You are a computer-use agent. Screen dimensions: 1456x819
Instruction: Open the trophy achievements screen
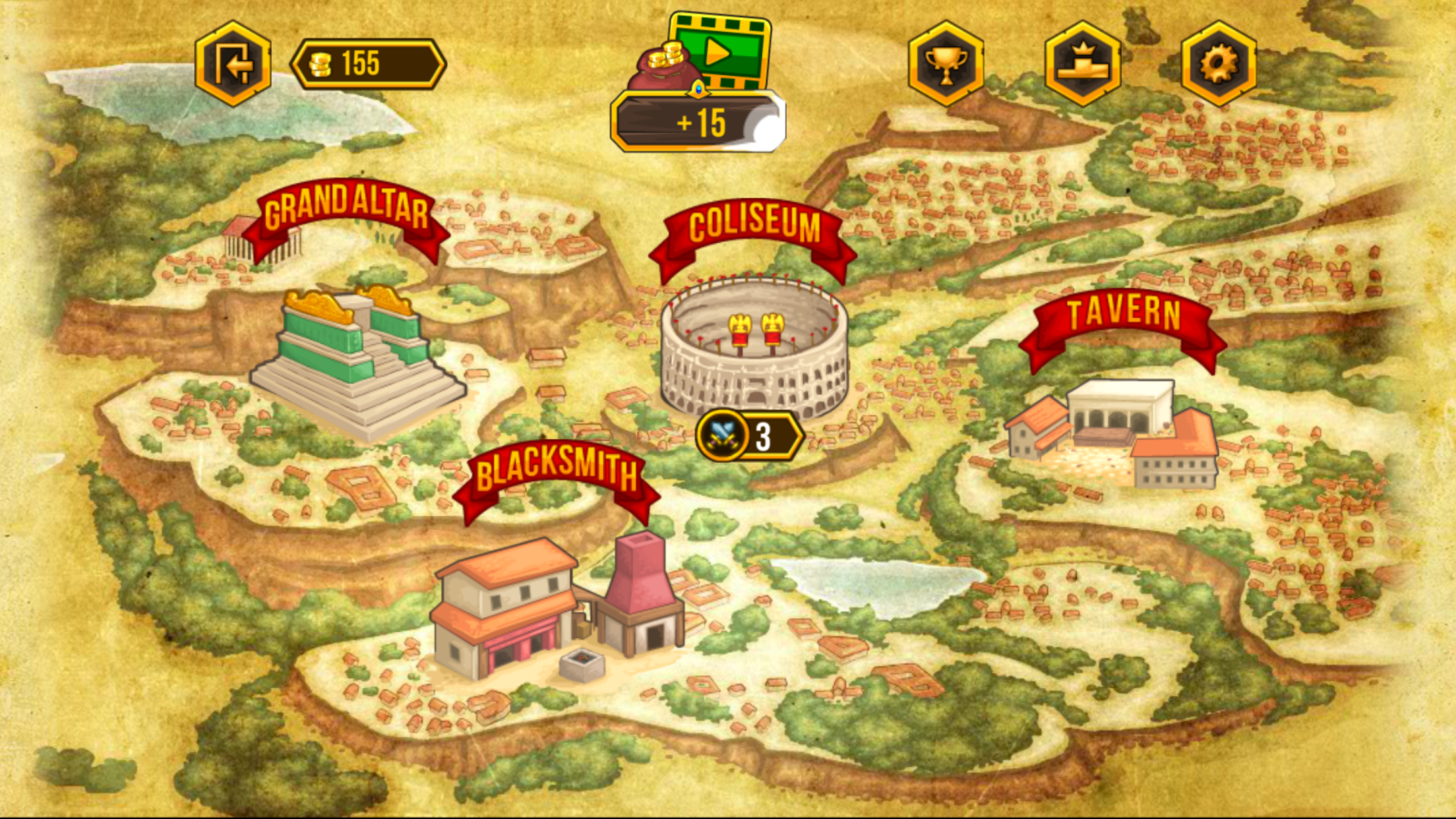[x=947, y=63]
